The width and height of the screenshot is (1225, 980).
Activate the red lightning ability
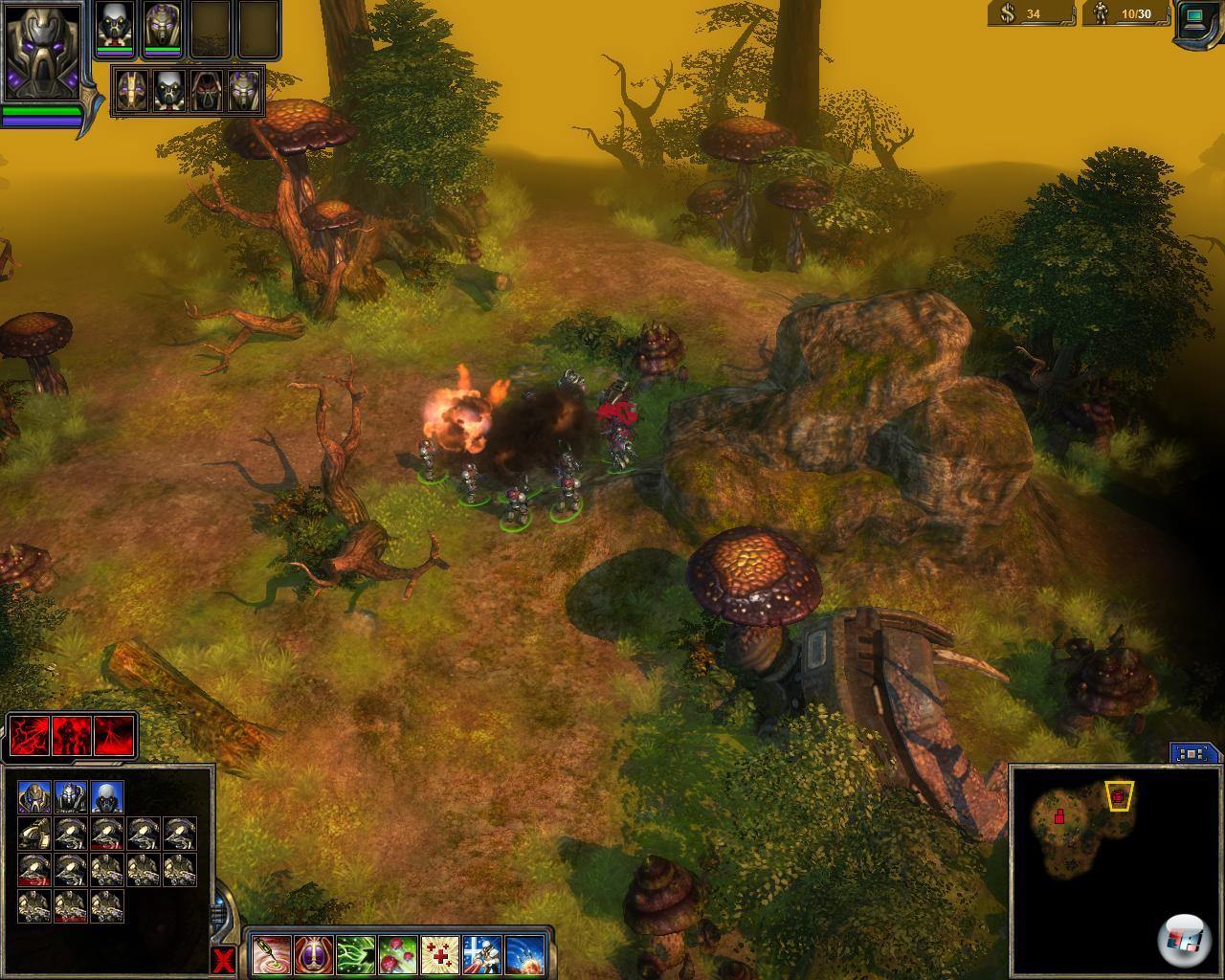click(x=30, y=736)
